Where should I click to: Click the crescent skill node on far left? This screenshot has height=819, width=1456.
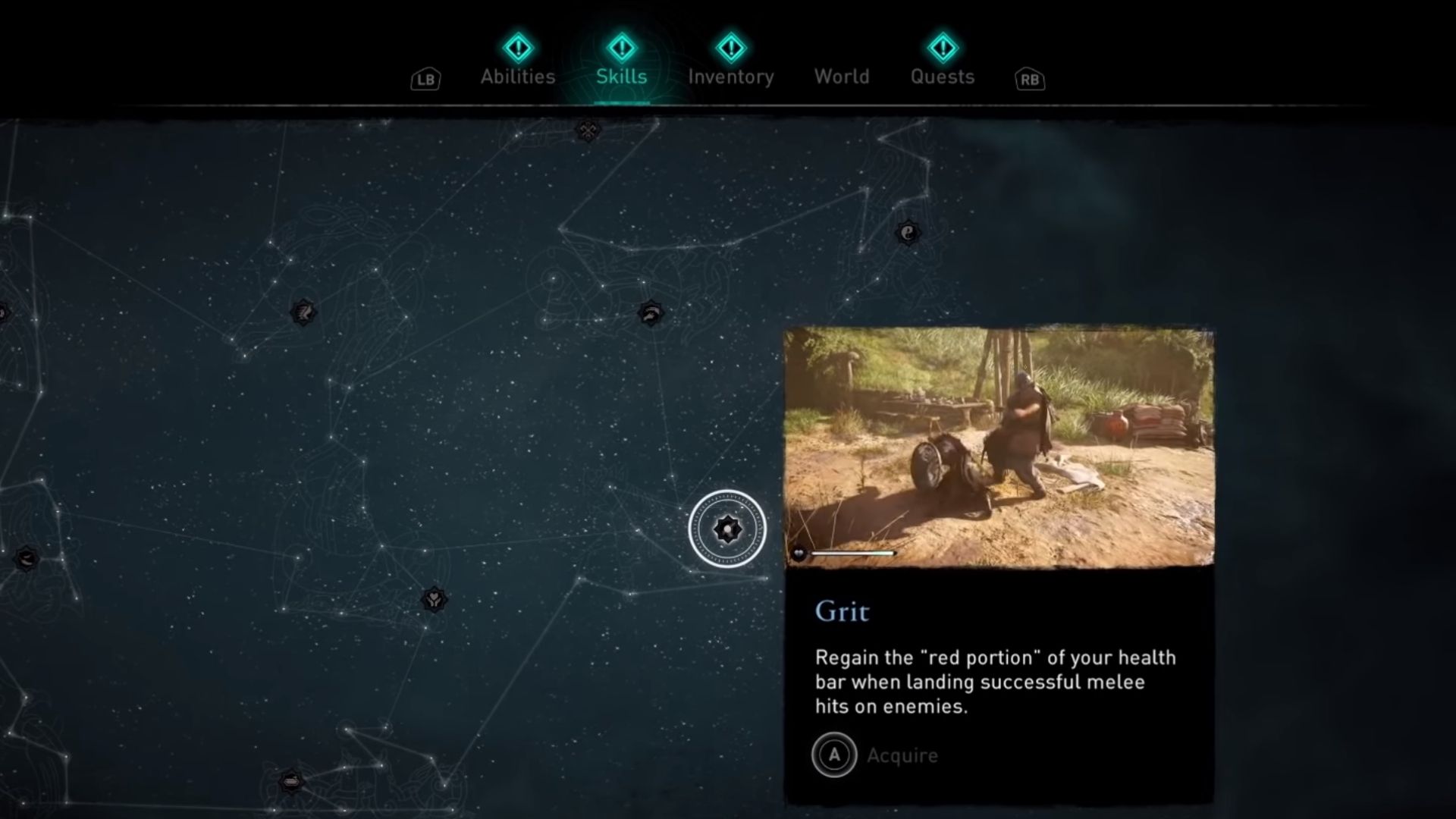[27, 559]
